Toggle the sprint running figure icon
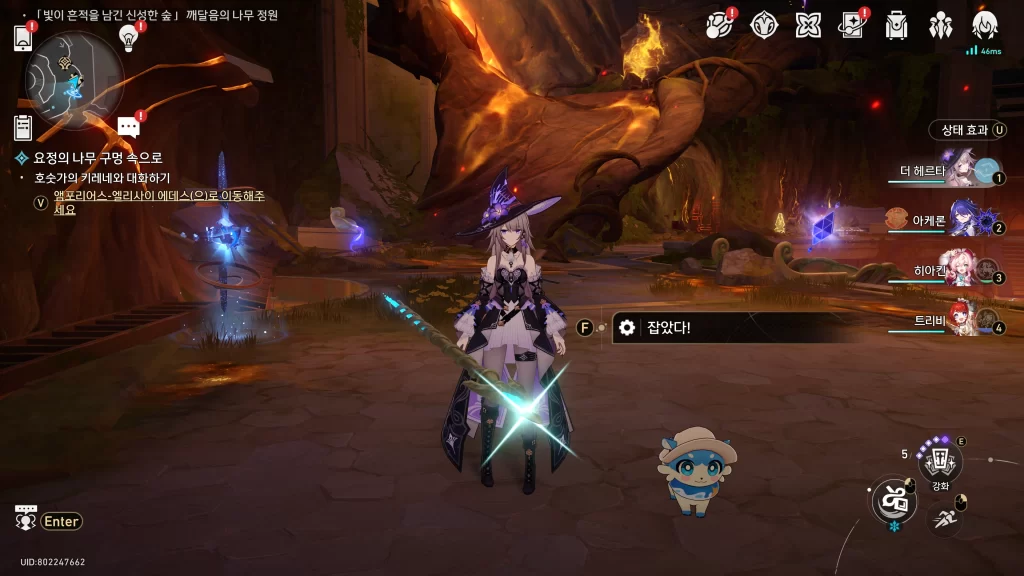 click(x=945, y=517)
